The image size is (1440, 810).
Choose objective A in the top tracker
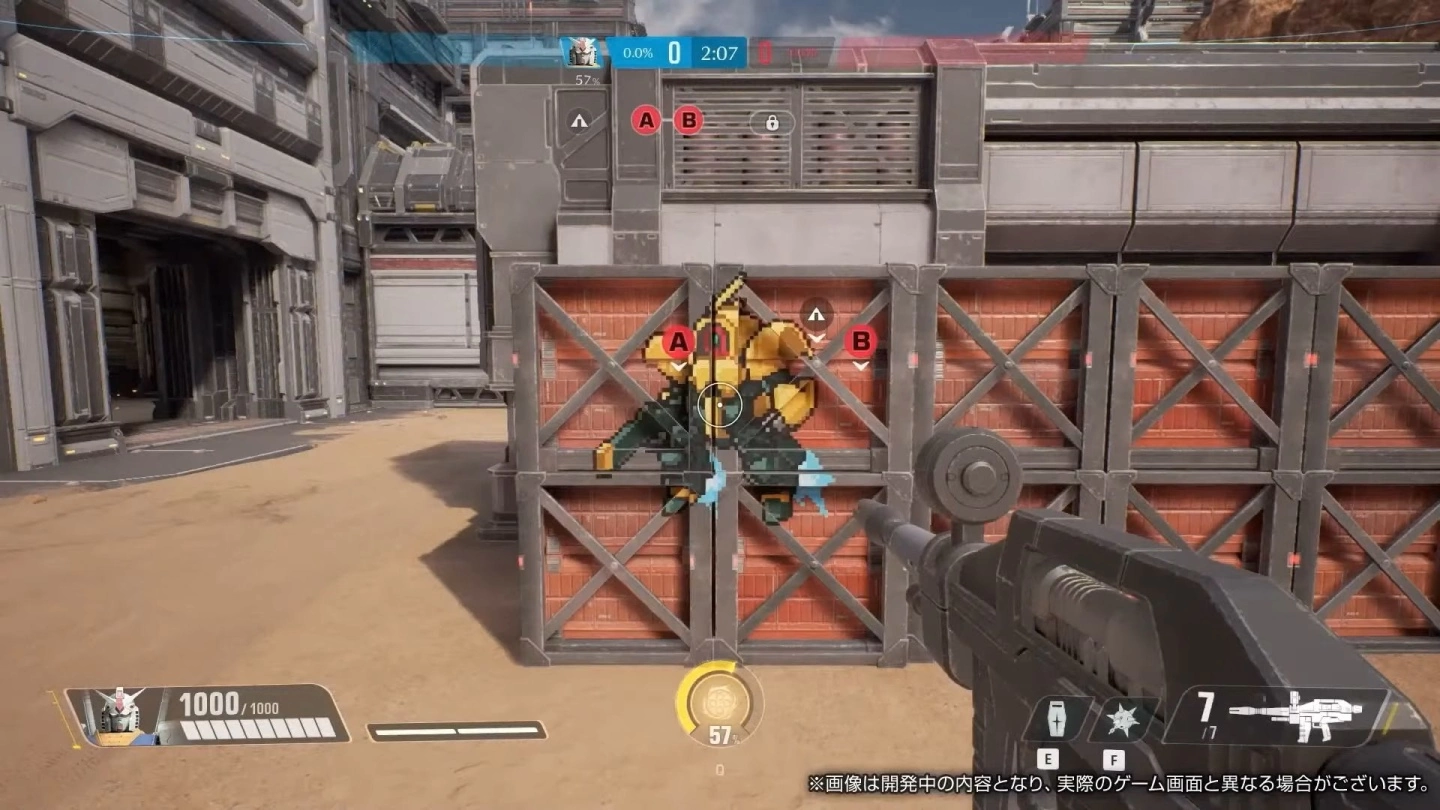point(646,121)
